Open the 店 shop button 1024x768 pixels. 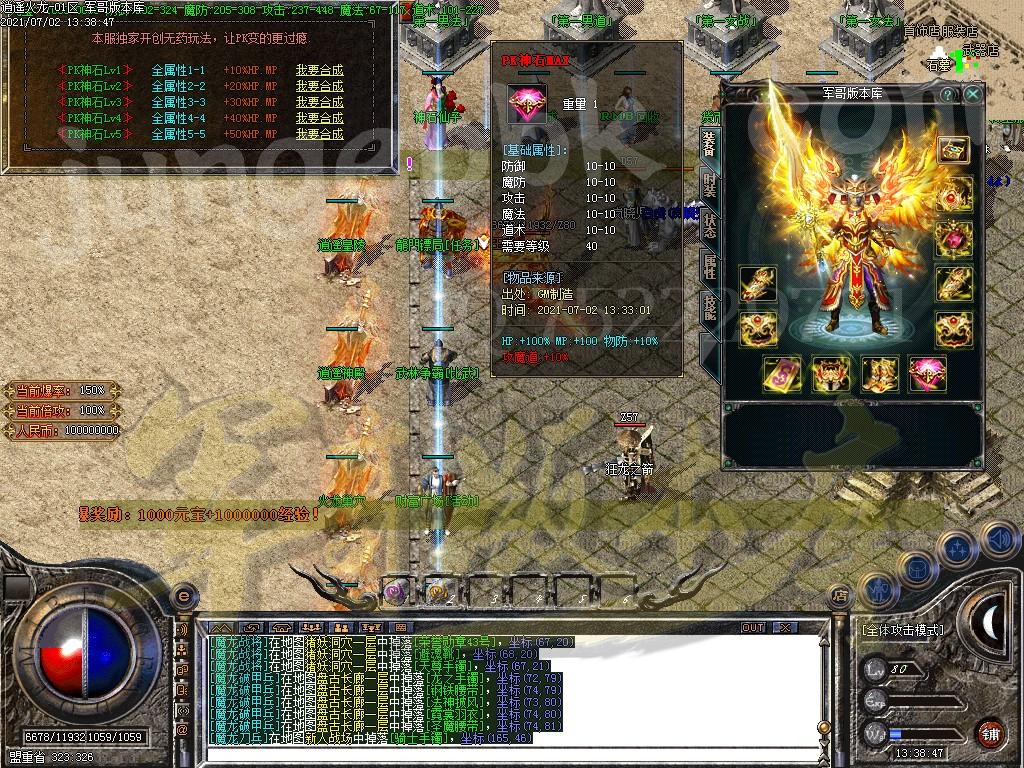tap(841, 596)
